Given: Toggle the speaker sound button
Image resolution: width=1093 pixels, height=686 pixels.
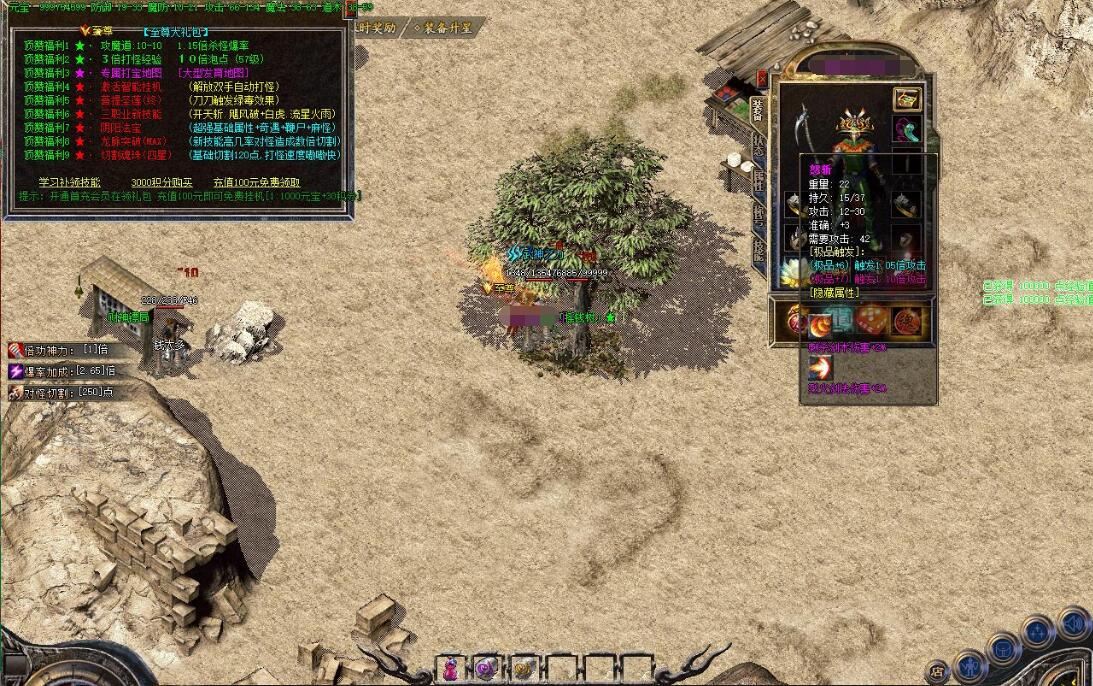Looking at the screenshot, I should (x=1074, y=623).
